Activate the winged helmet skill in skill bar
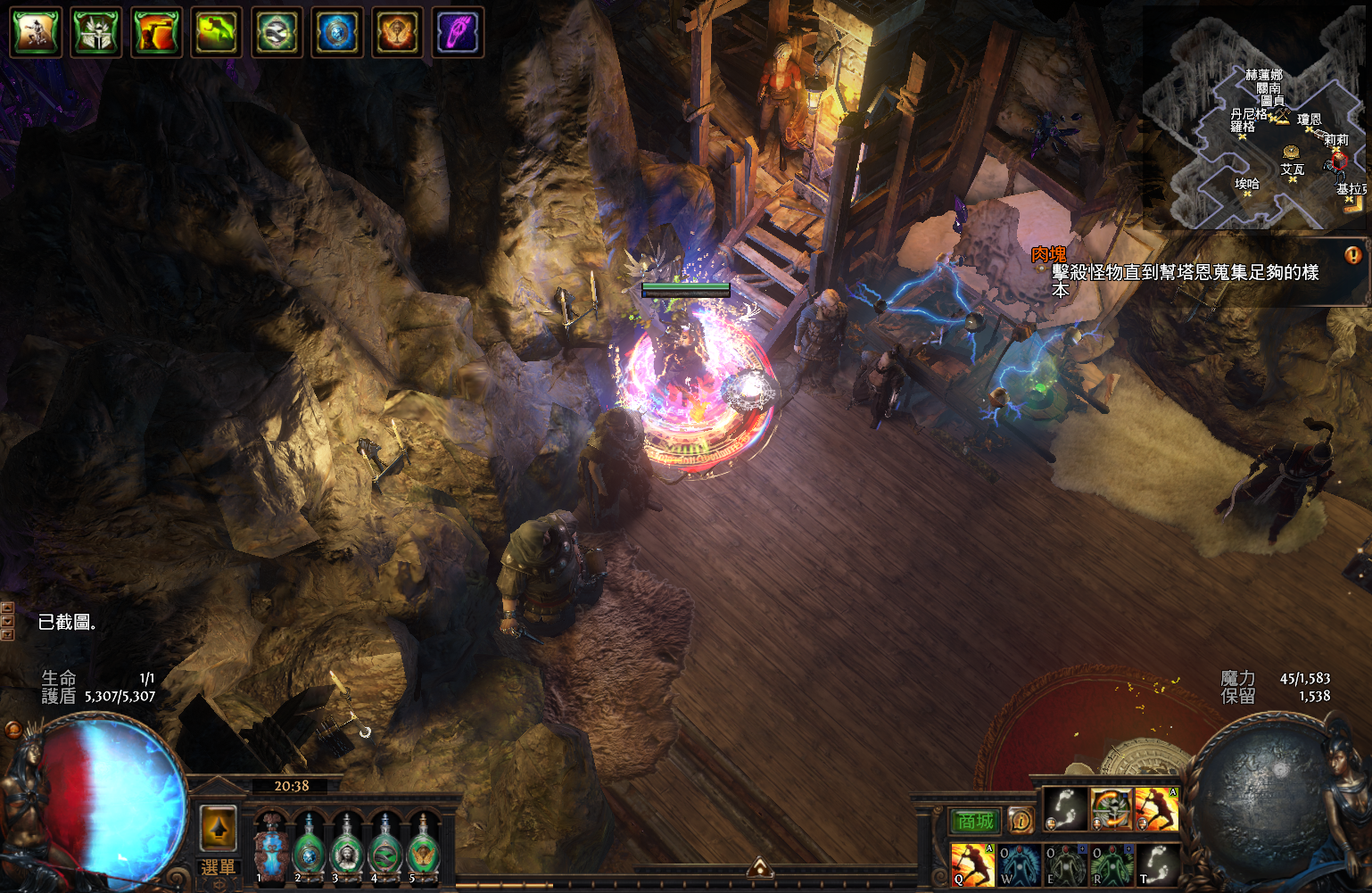Image resolution: width=1372 pixels, height=893 pixels. tap(1112, 809)
